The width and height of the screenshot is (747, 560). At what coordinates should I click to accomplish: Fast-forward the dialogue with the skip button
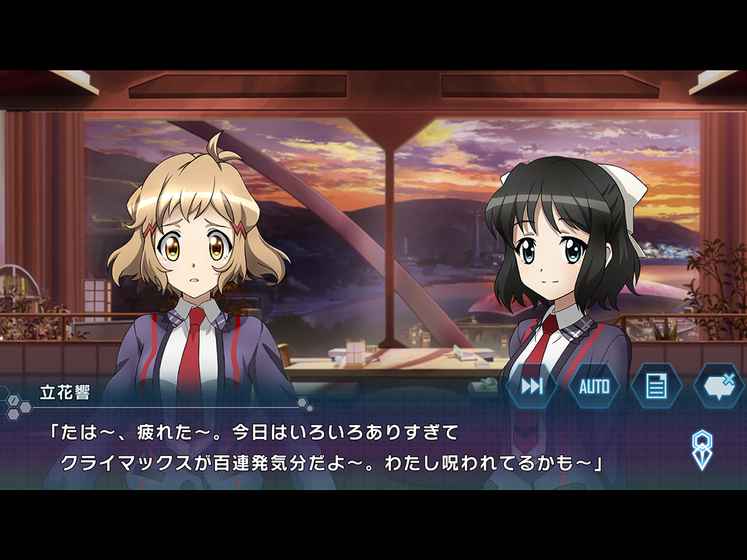532,386
